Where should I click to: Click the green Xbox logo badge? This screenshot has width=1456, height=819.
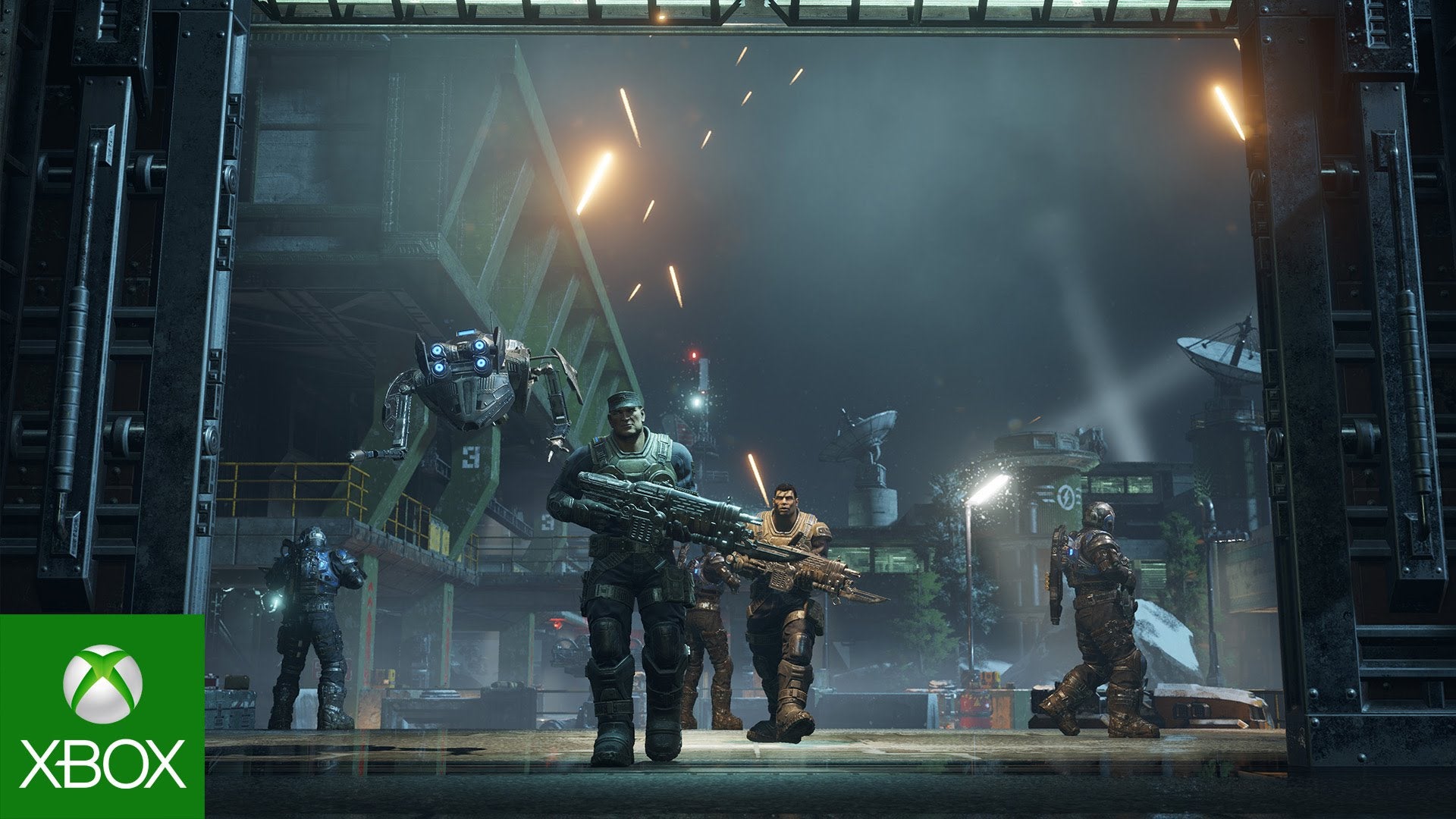pyautogui.click(x=102, y=716)
